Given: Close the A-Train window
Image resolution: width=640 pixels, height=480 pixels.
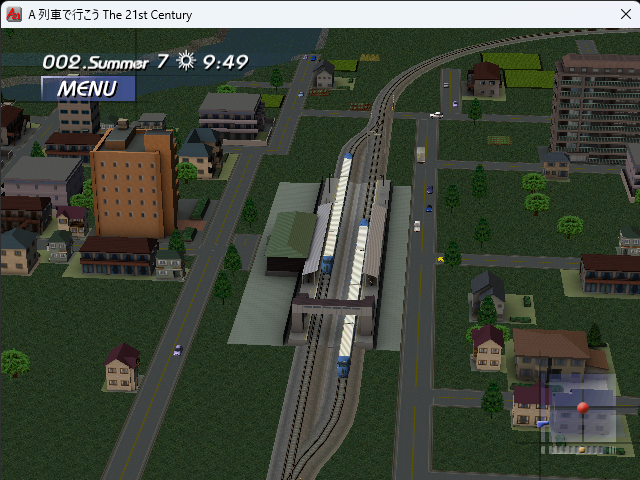Looking at the screenshot, I should 616,15.
